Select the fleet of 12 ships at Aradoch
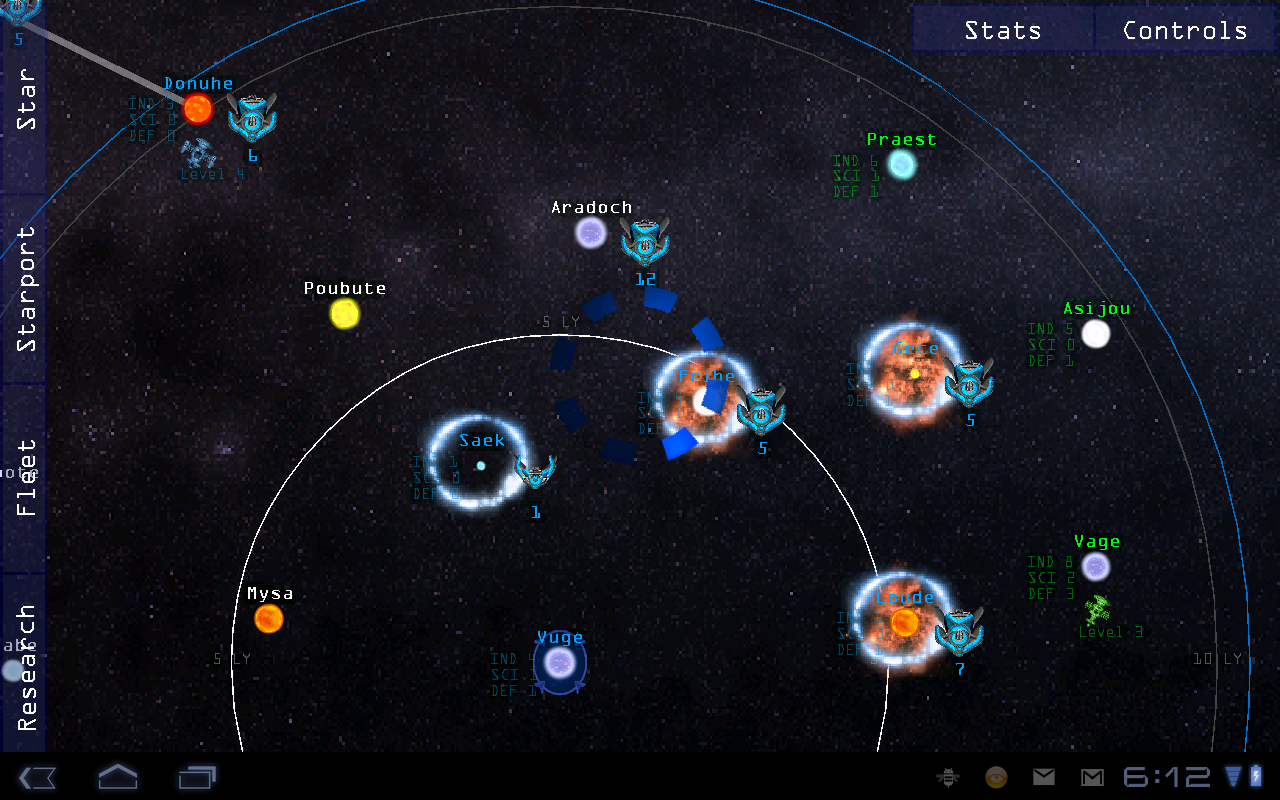The width and height of the screenshot is (1280, 800). click(644, 245)
